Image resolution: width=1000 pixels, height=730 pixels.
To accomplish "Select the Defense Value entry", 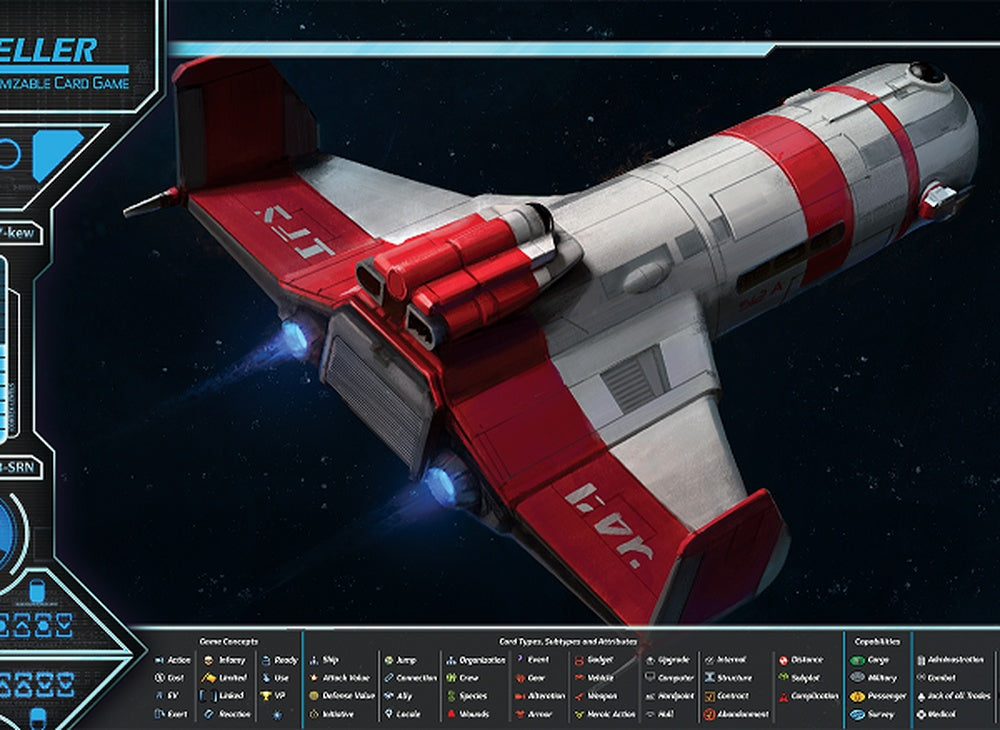I will pyautogui.click(x=340, y=696).
